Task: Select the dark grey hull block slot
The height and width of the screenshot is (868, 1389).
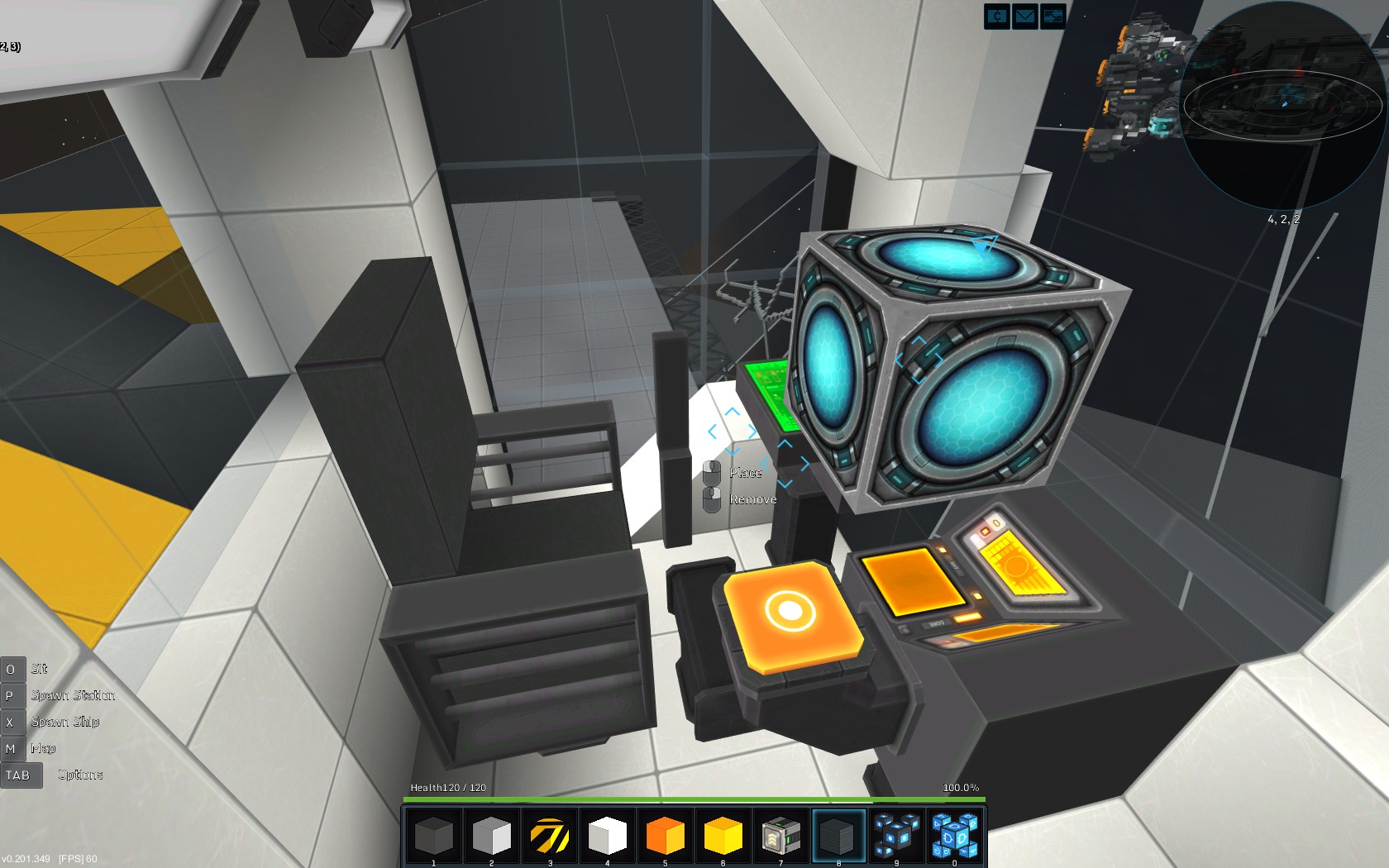Action: point(434,835)
